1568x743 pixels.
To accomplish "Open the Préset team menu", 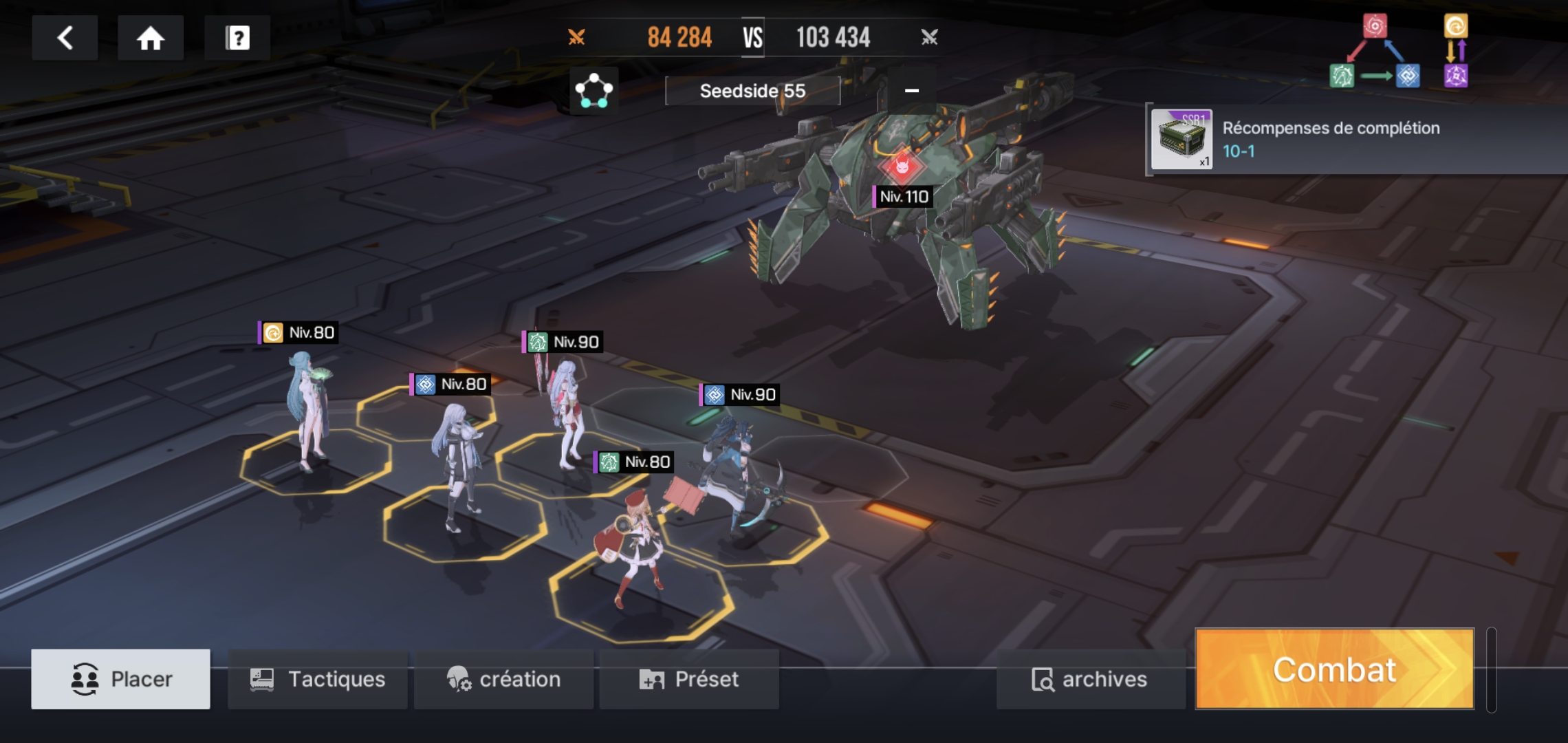I will pyautogui.click(x=689, y=679).
